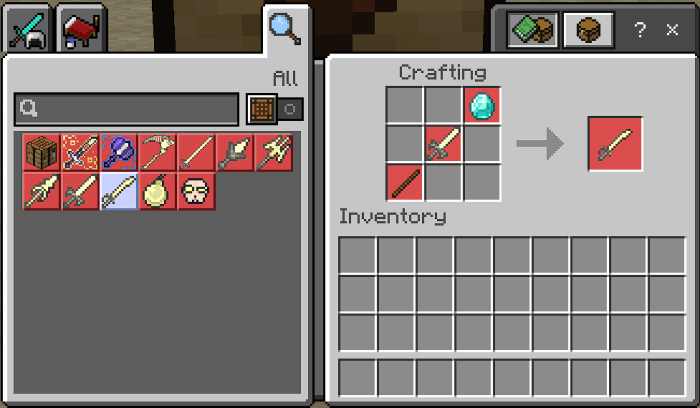Viewport: 700px width, 408px height.
Task: Switch to the equipment tab with diamond sword
Action: tap(27, 31)
